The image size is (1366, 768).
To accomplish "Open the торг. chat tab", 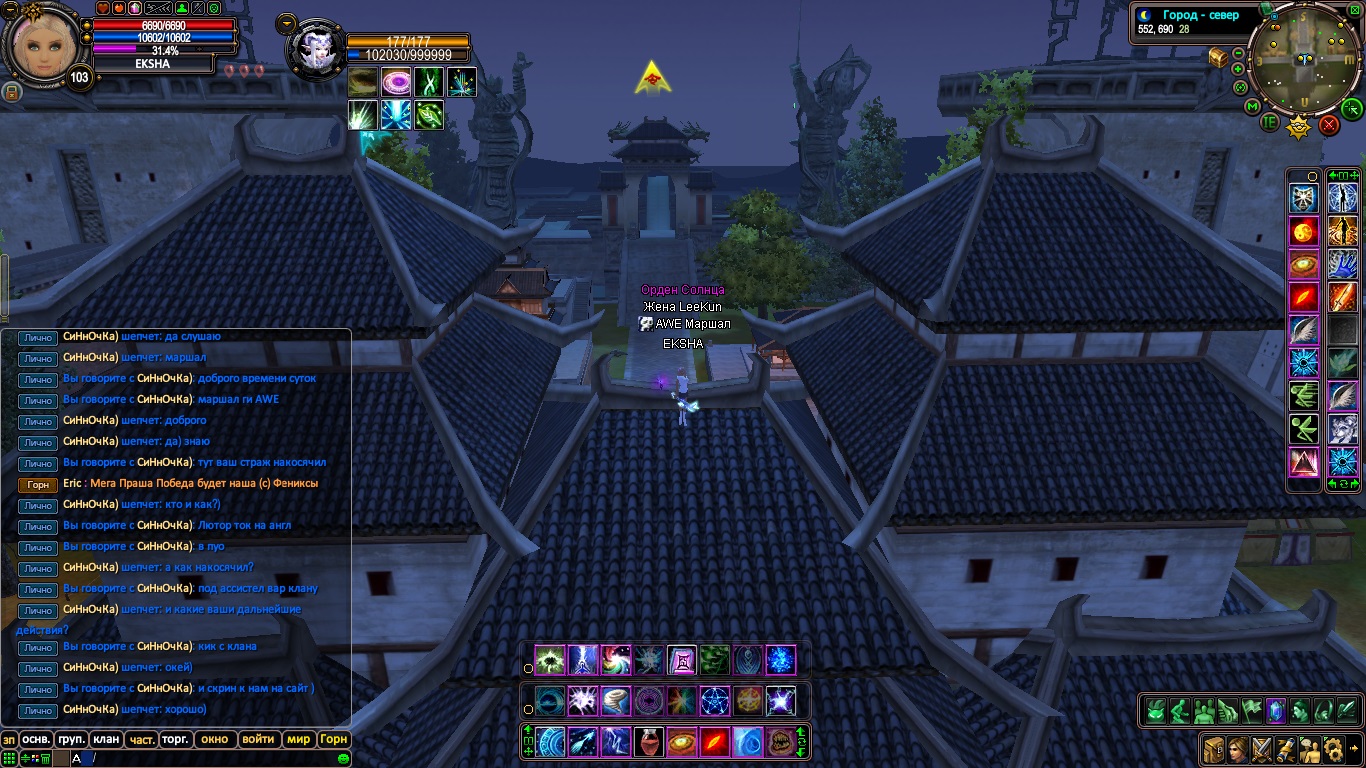I will [x=176, y=740].
